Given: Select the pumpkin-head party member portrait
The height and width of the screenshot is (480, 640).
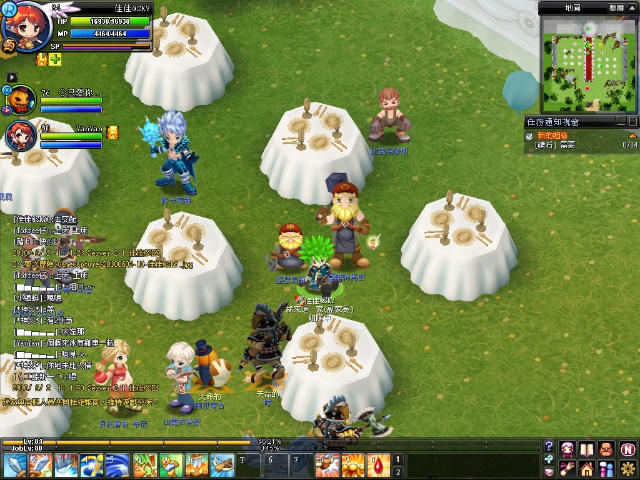Looking at the screenshot, I should [x=20, y=101].
